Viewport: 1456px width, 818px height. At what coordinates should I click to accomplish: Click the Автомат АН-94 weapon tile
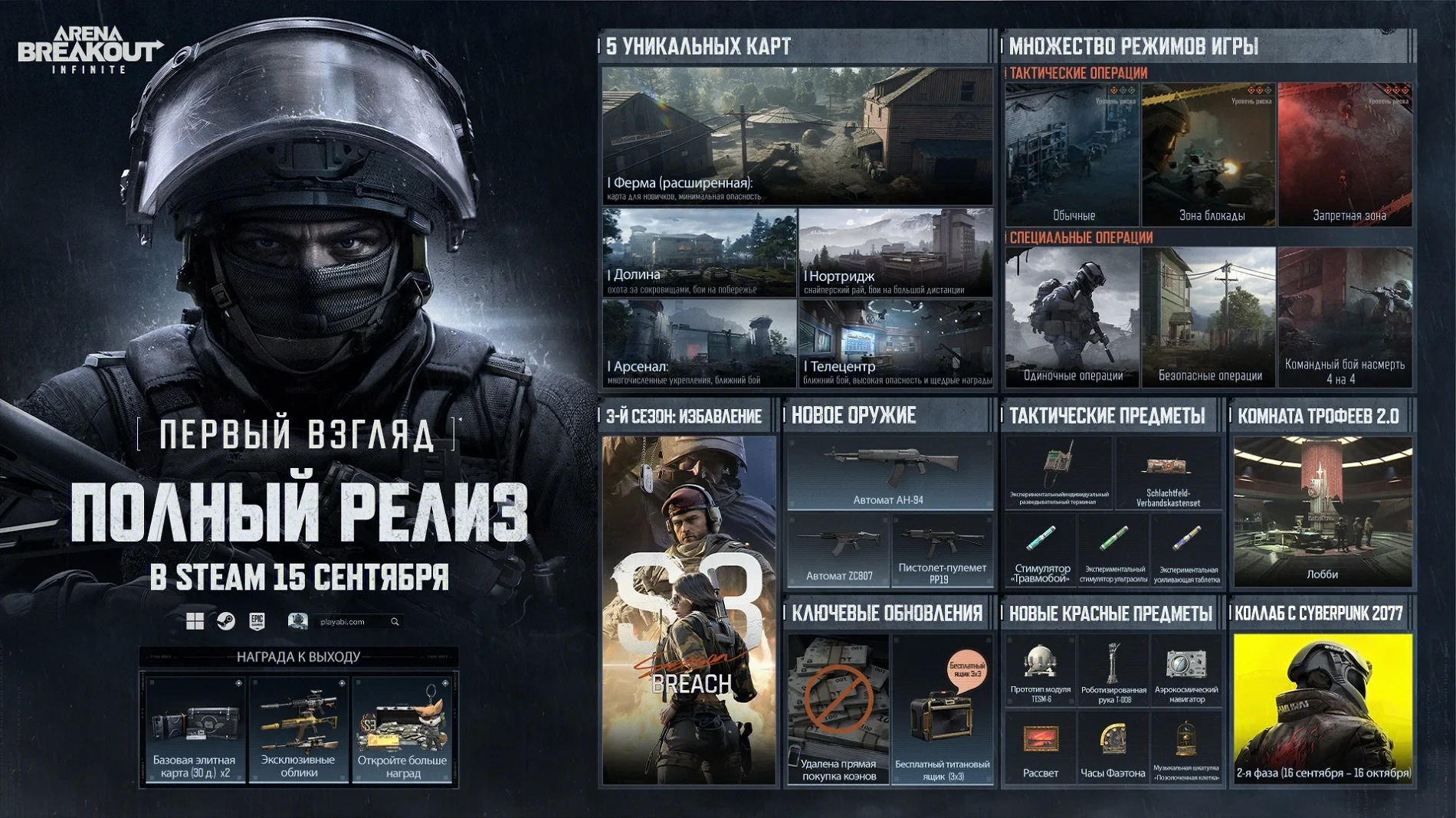[889, 473]
